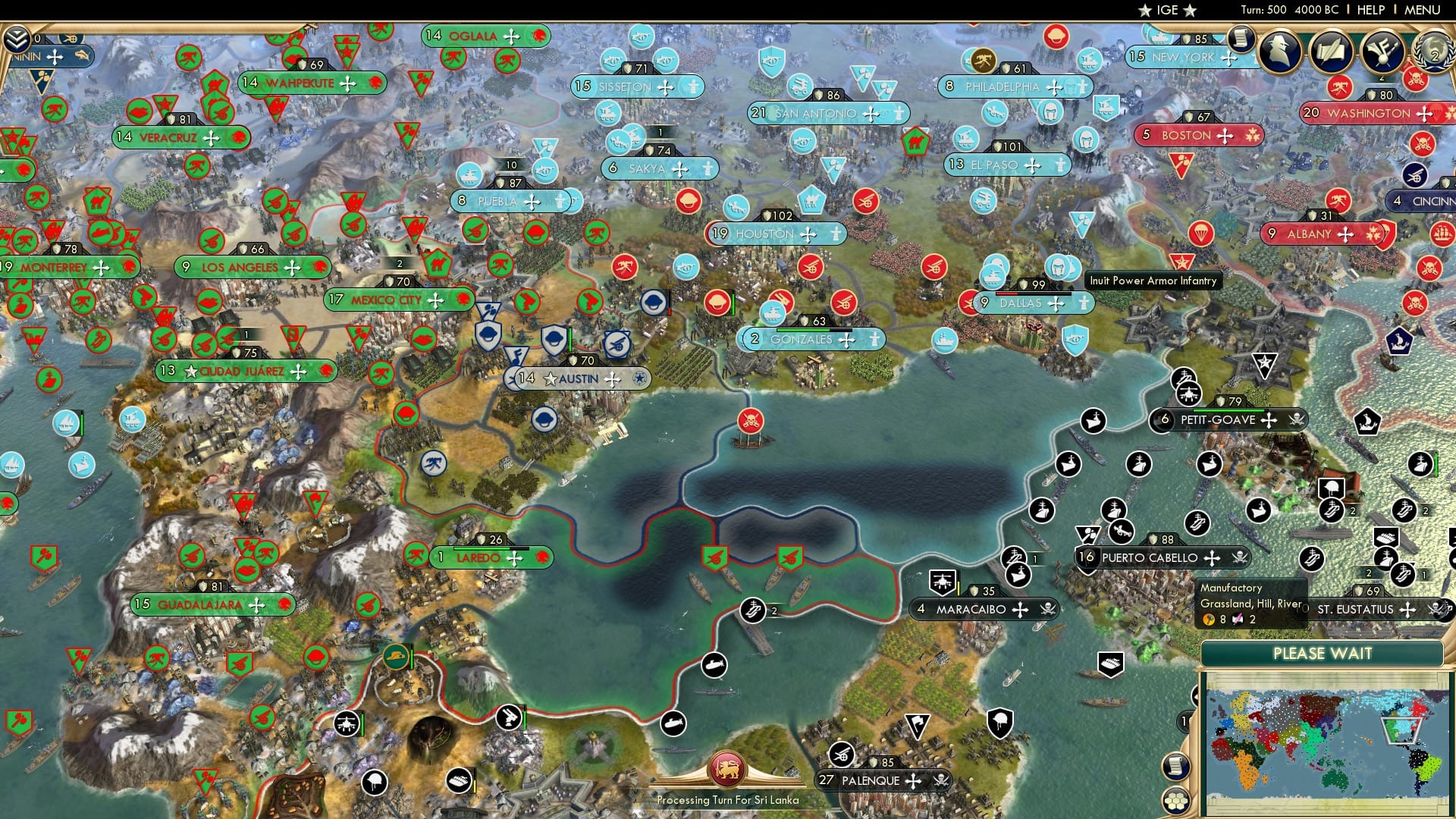Open the Notifications scroll-and-quill icon
The image size is (1456, 819).
[1332, 51]
